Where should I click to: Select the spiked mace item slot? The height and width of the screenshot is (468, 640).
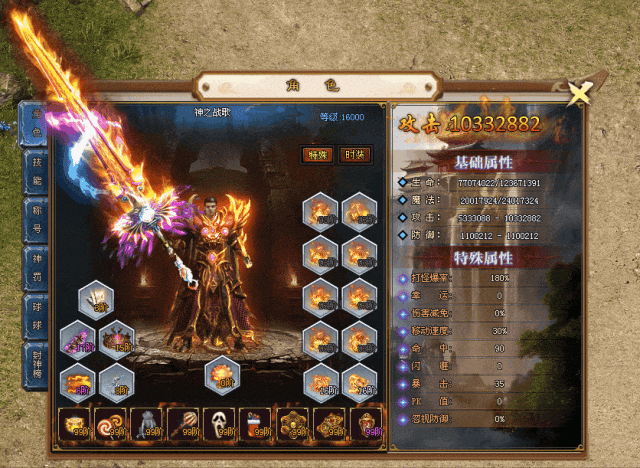(x=183, y=424)
